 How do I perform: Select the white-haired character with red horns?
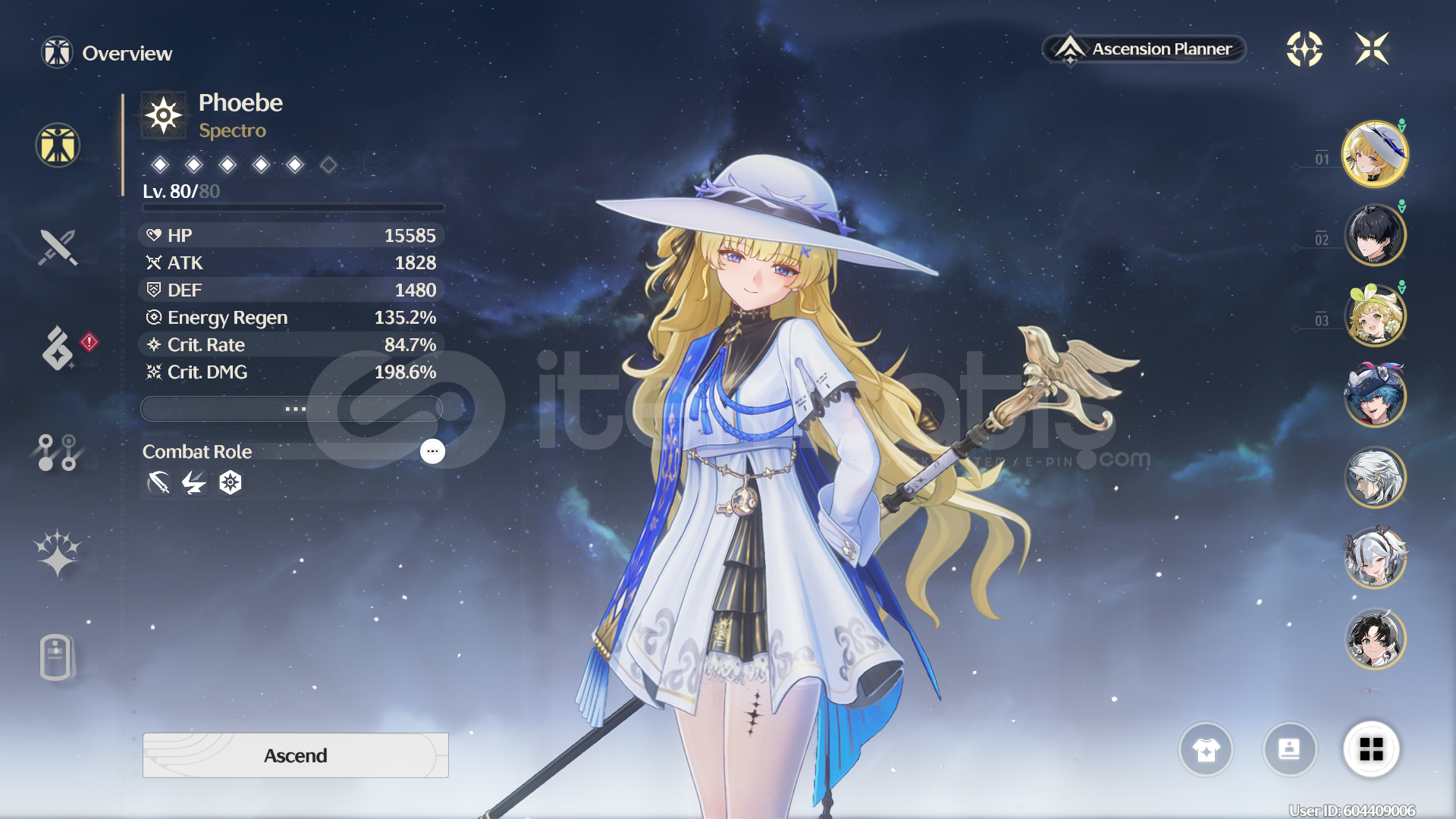pyautogui.click(x=1374, y=558)
